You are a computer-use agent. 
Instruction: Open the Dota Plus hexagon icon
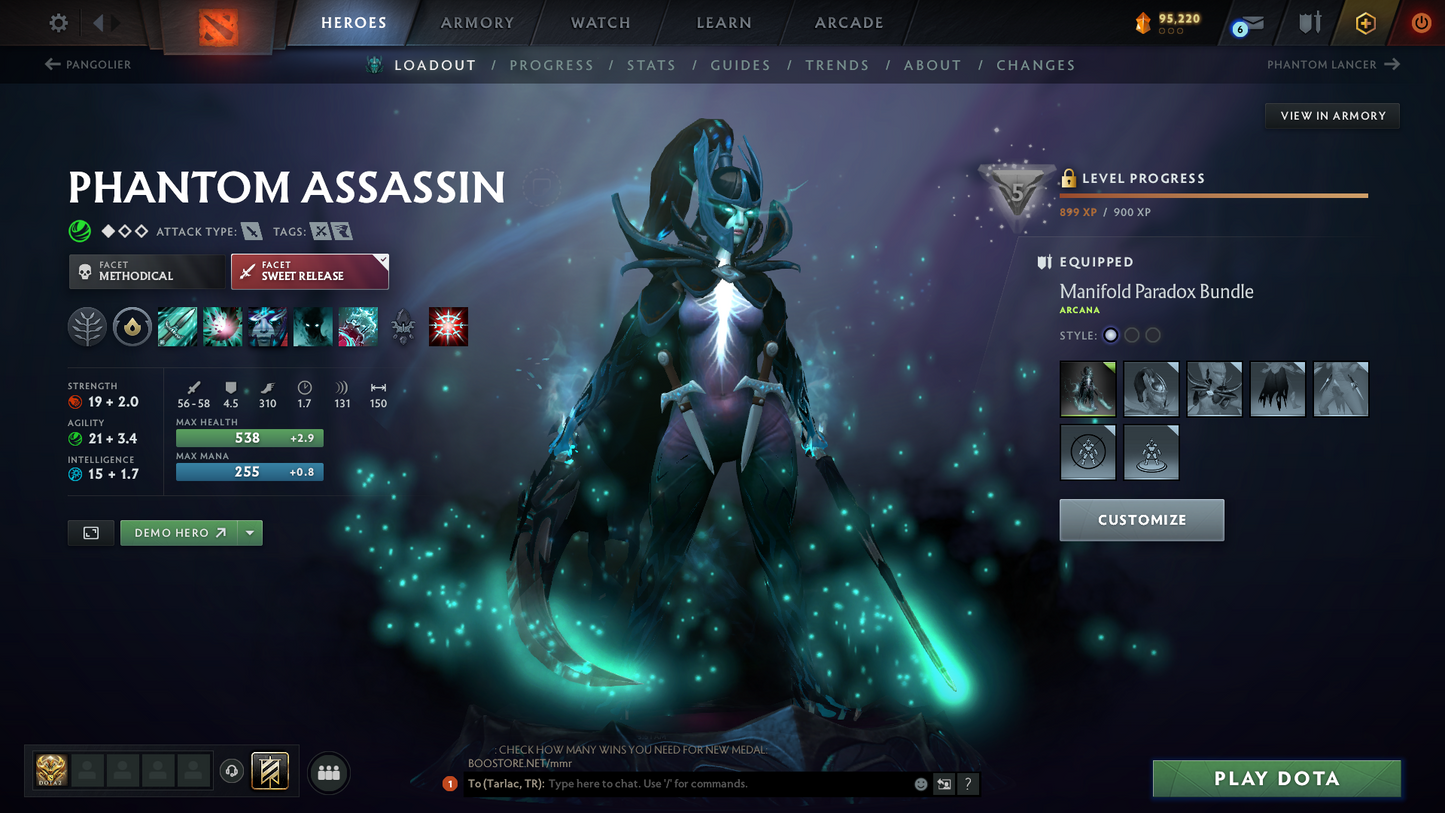pyautogui.click(x=1366, y=22)
